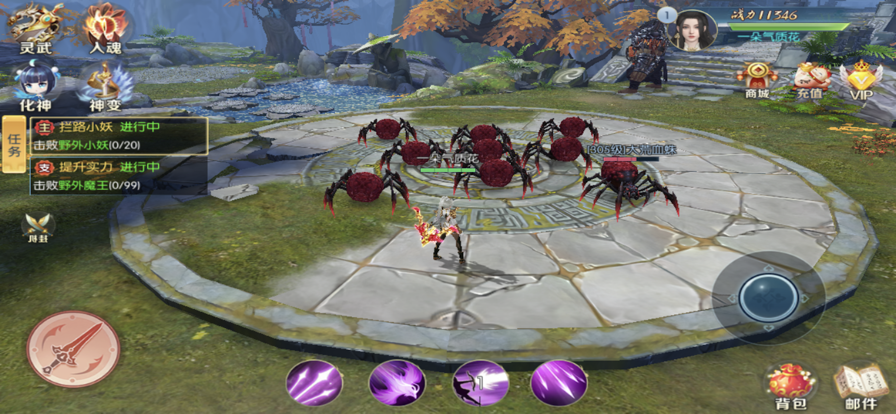
Task: Activate the purple phoenix skill
Action: click(x=395, y=382)
